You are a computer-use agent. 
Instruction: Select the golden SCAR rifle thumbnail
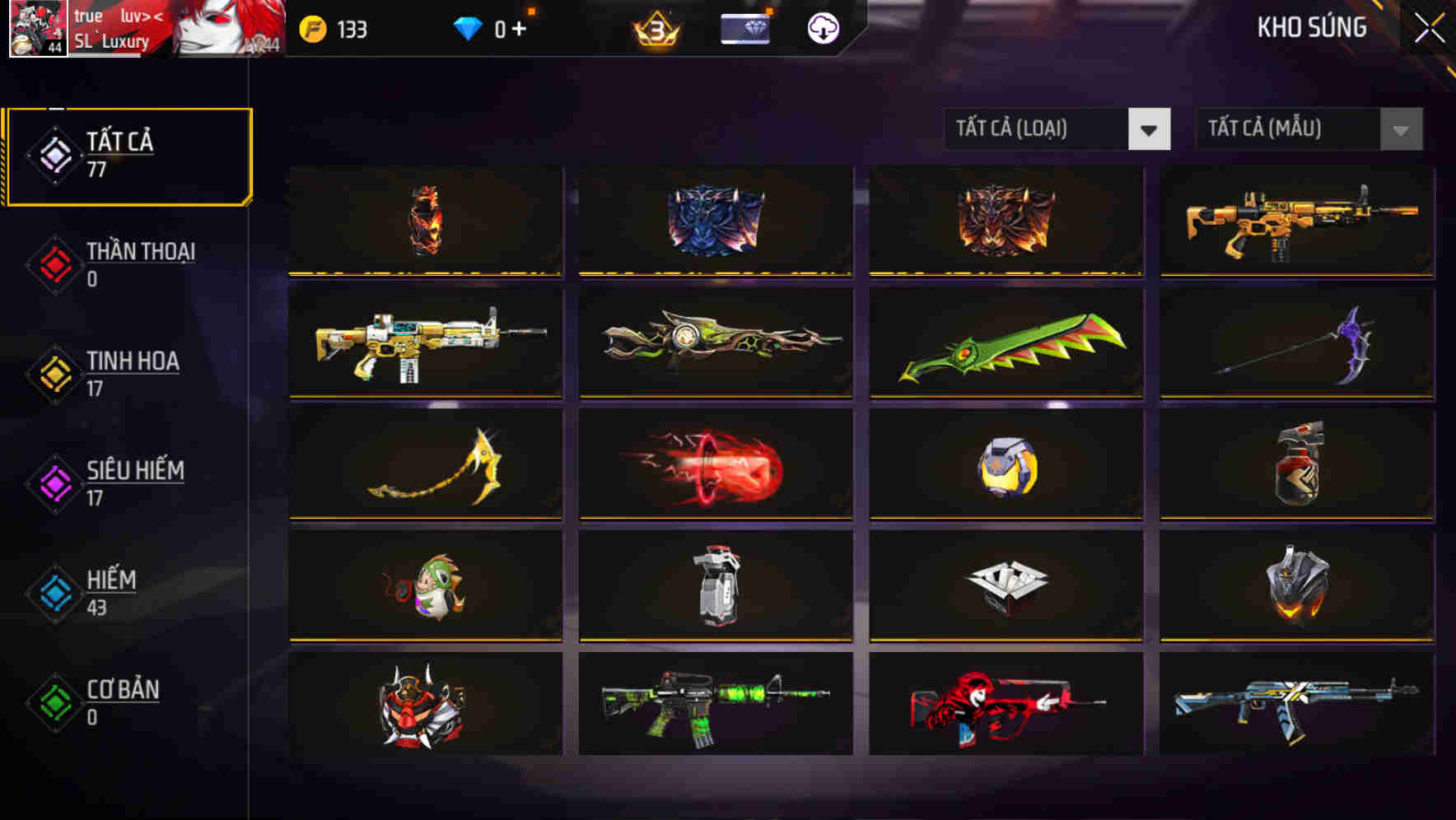tap(1297, 222)
